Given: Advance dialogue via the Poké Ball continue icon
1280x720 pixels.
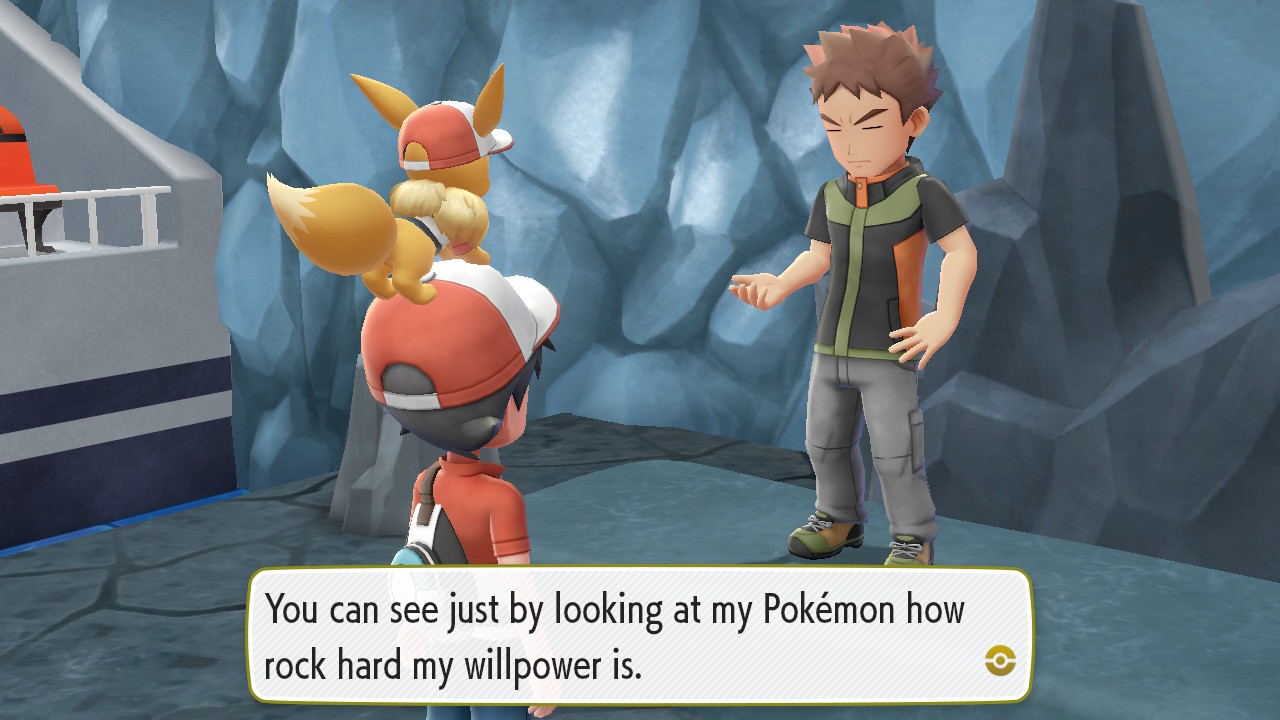Looking at the screenshot, I should point(1000,660).
